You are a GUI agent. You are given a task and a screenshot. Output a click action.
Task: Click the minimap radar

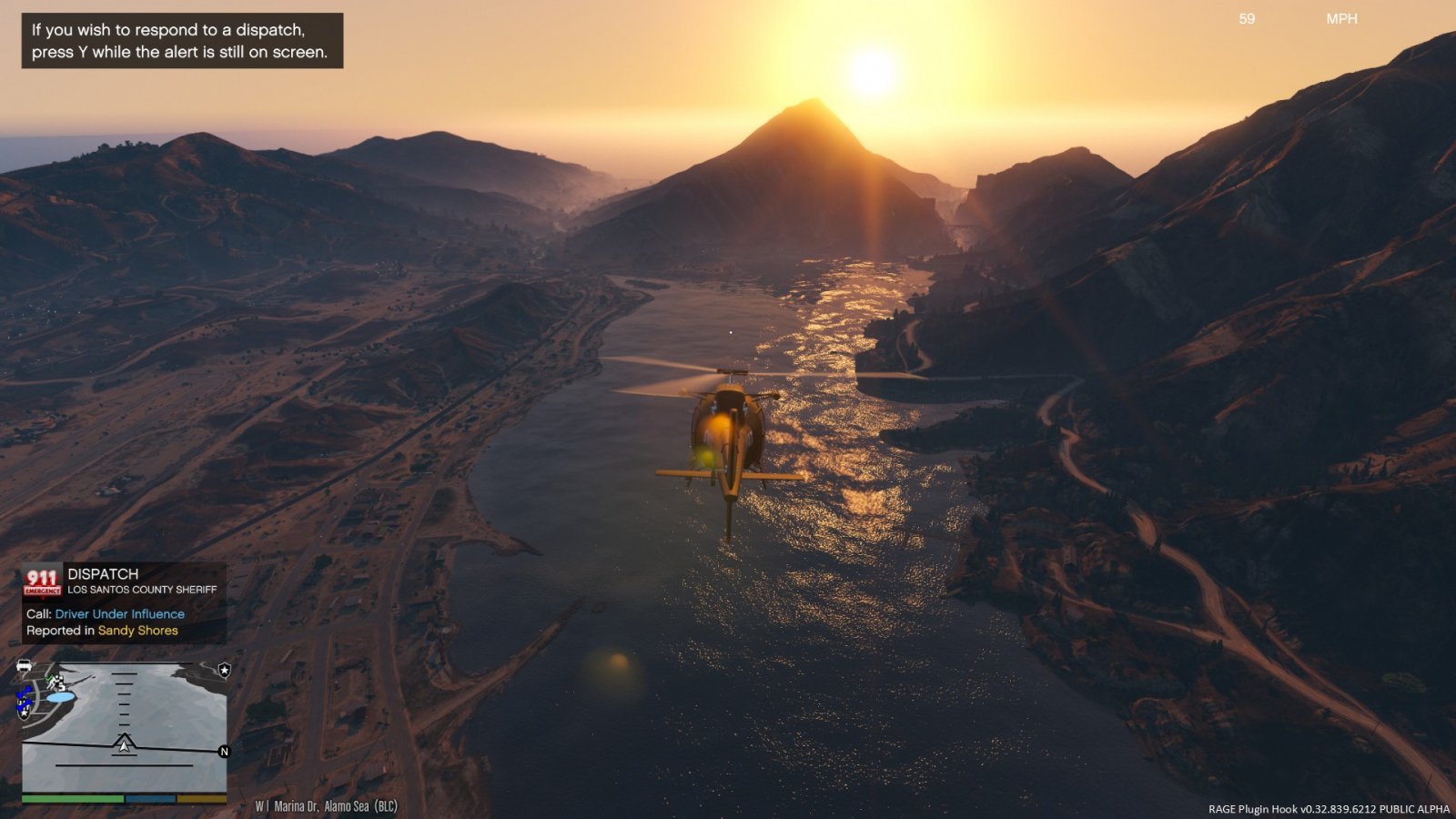tap(124, 726)
